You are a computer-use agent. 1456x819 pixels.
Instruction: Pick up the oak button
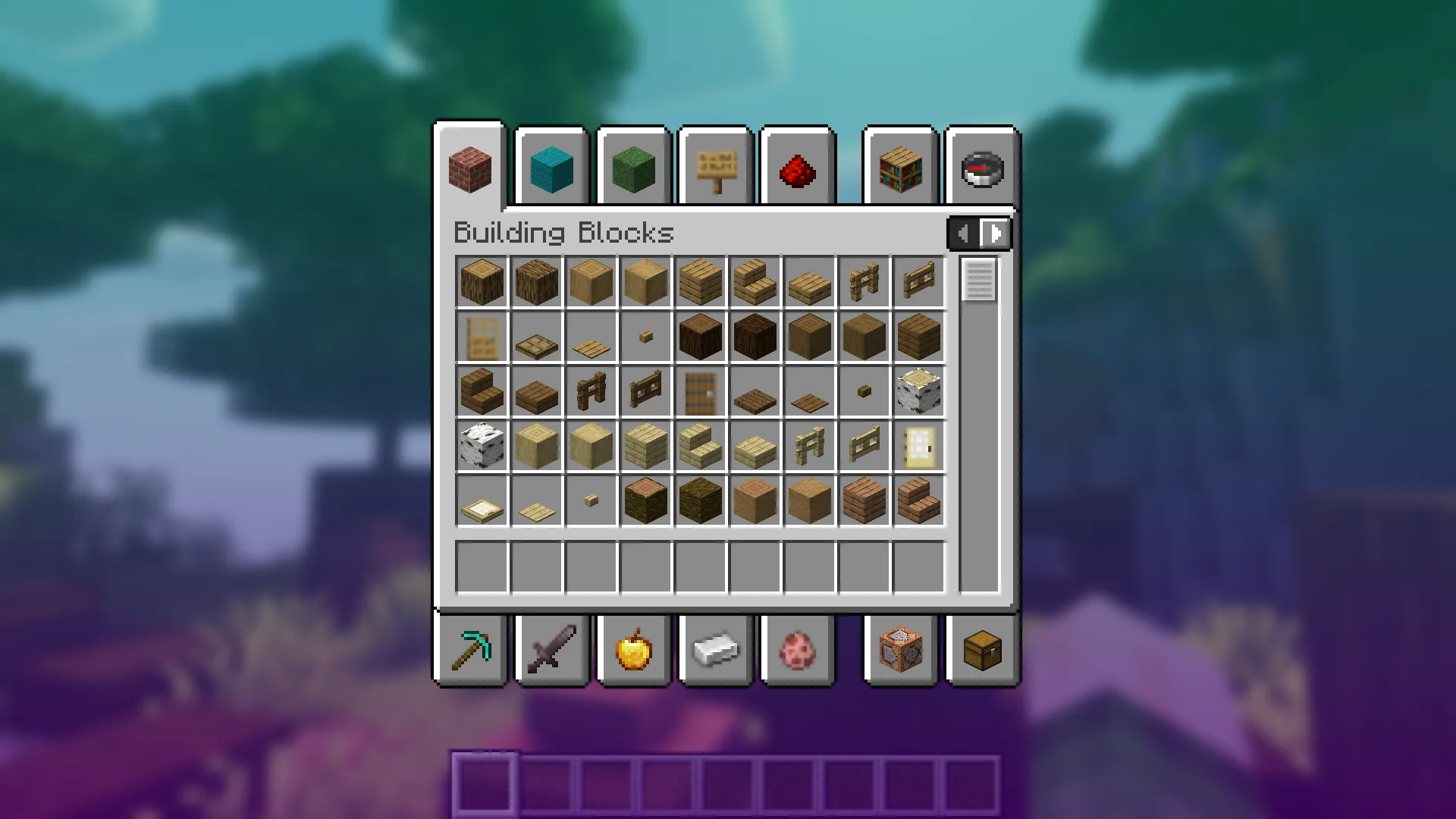tap(646, 336)
